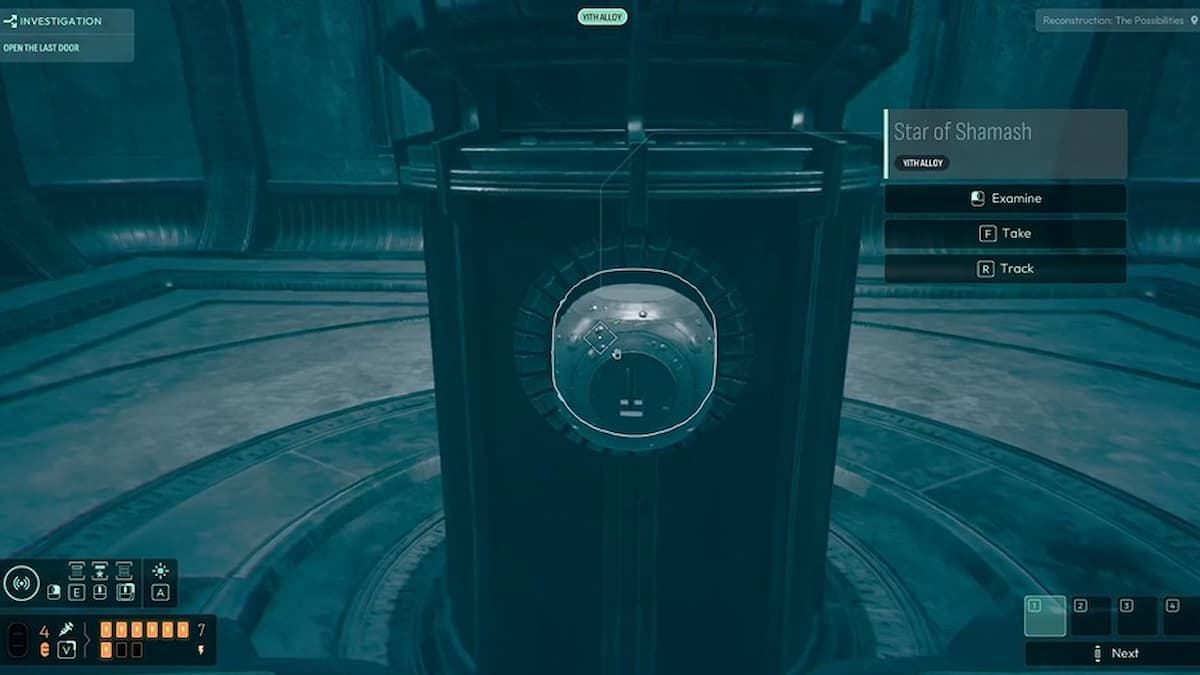Viewport: 1200px width, 675px height.
Task: Track the Star of Shamash
Action: [1005, 269]
